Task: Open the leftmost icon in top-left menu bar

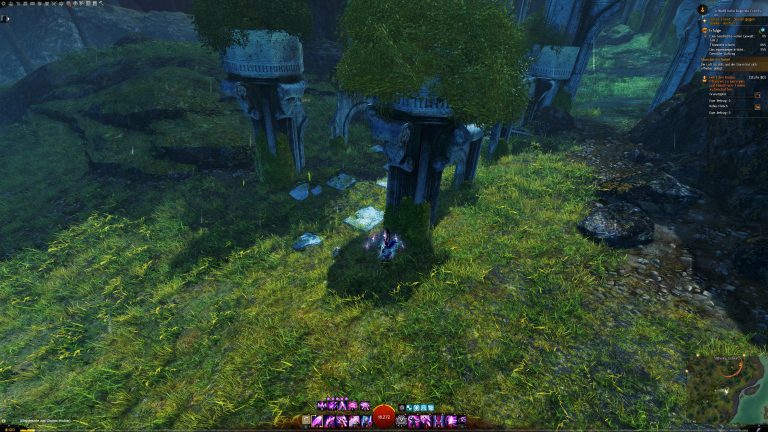Action: point(4,4)
